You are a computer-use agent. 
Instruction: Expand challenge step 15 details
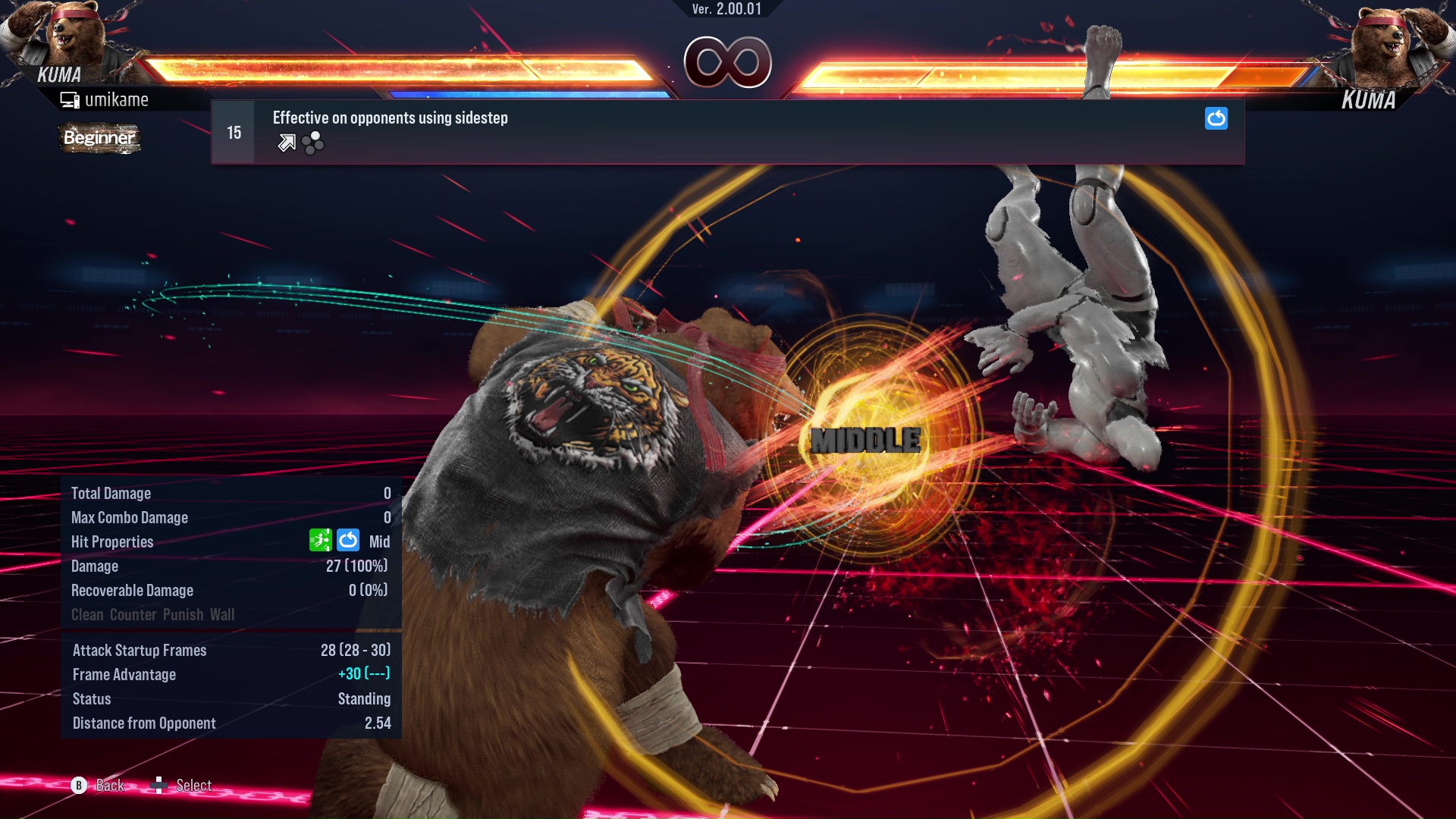tap(233, 131)
